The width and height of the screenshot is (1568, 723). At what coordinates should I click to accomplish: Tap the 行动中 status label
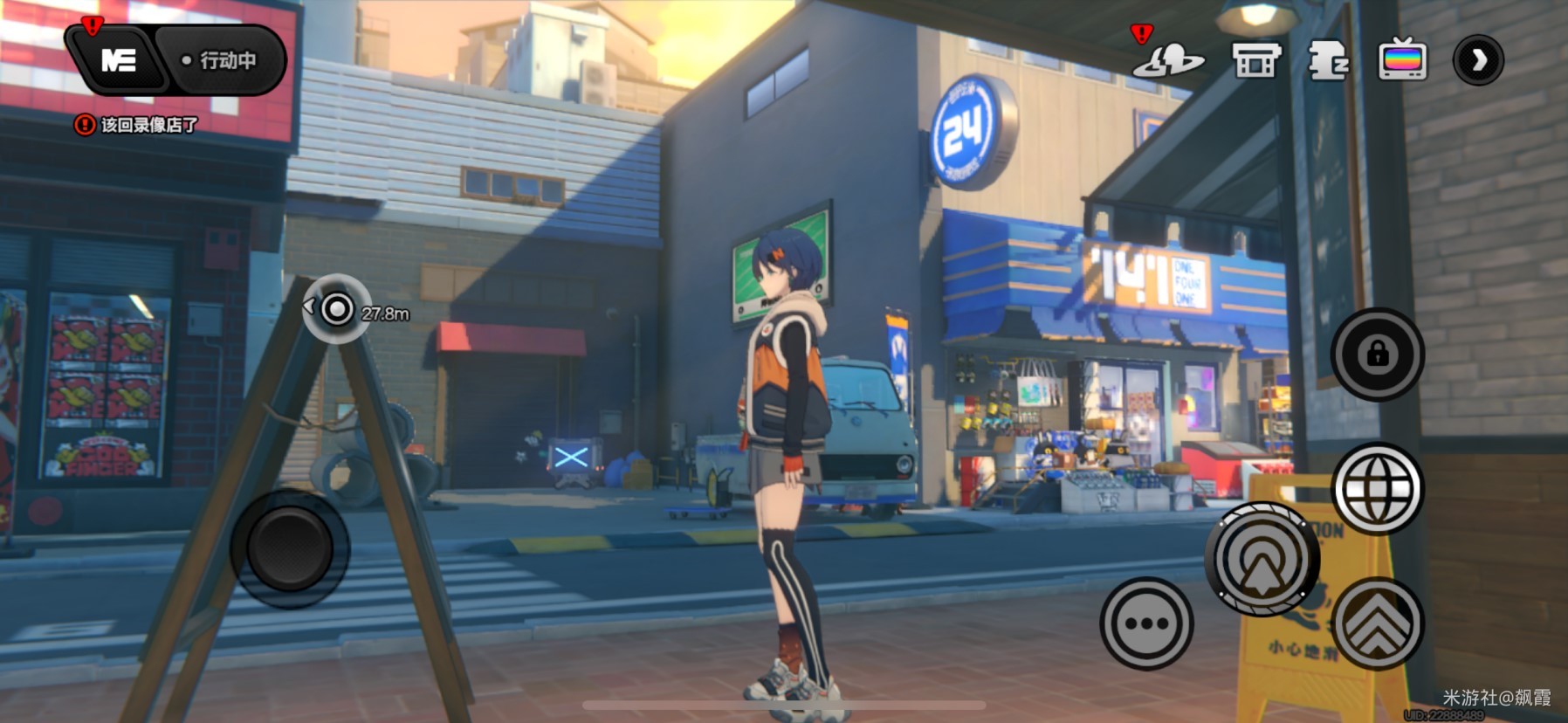click(x=220, y=60)
